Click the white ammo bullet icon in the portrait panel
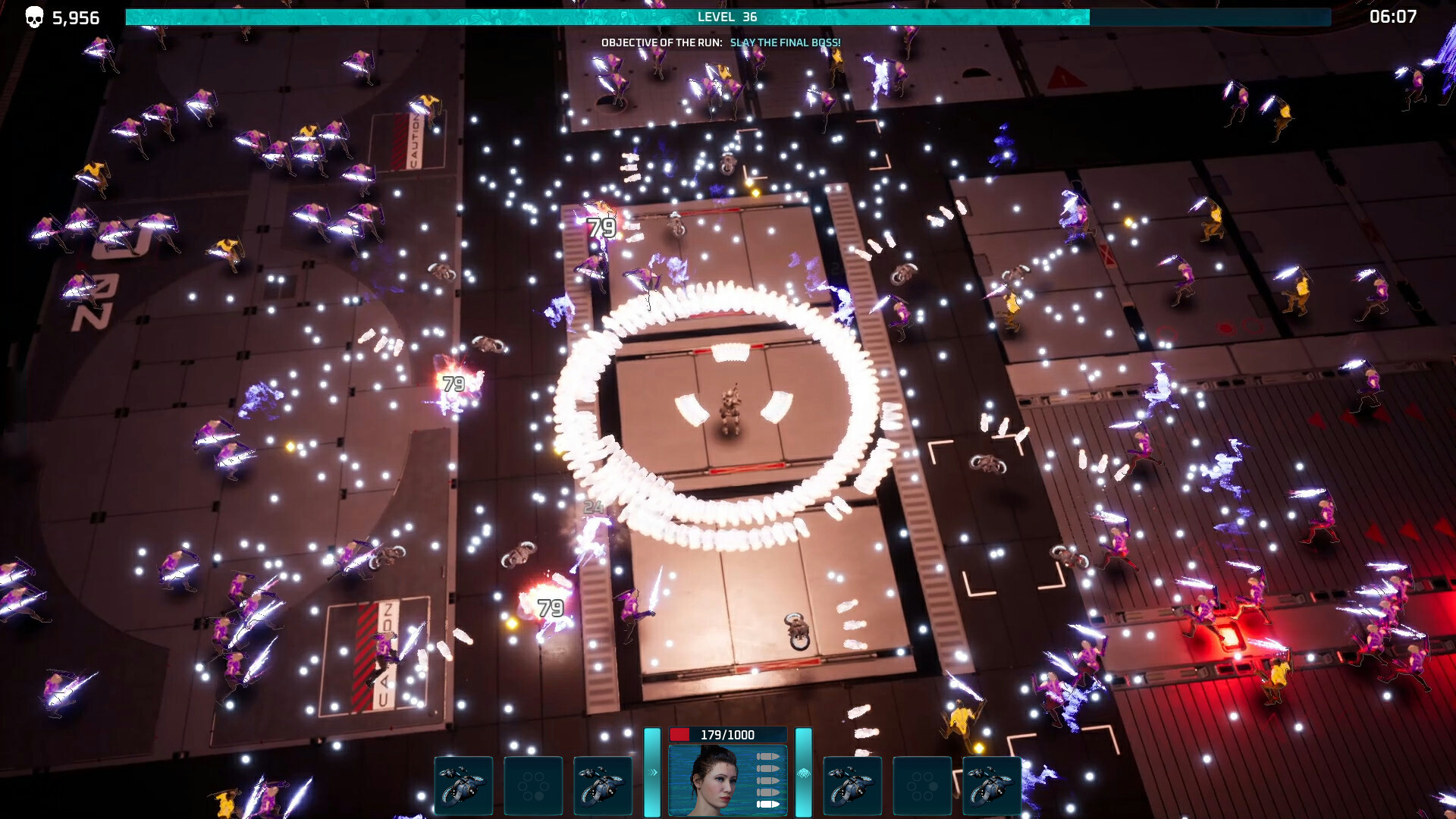 (768, 805)
